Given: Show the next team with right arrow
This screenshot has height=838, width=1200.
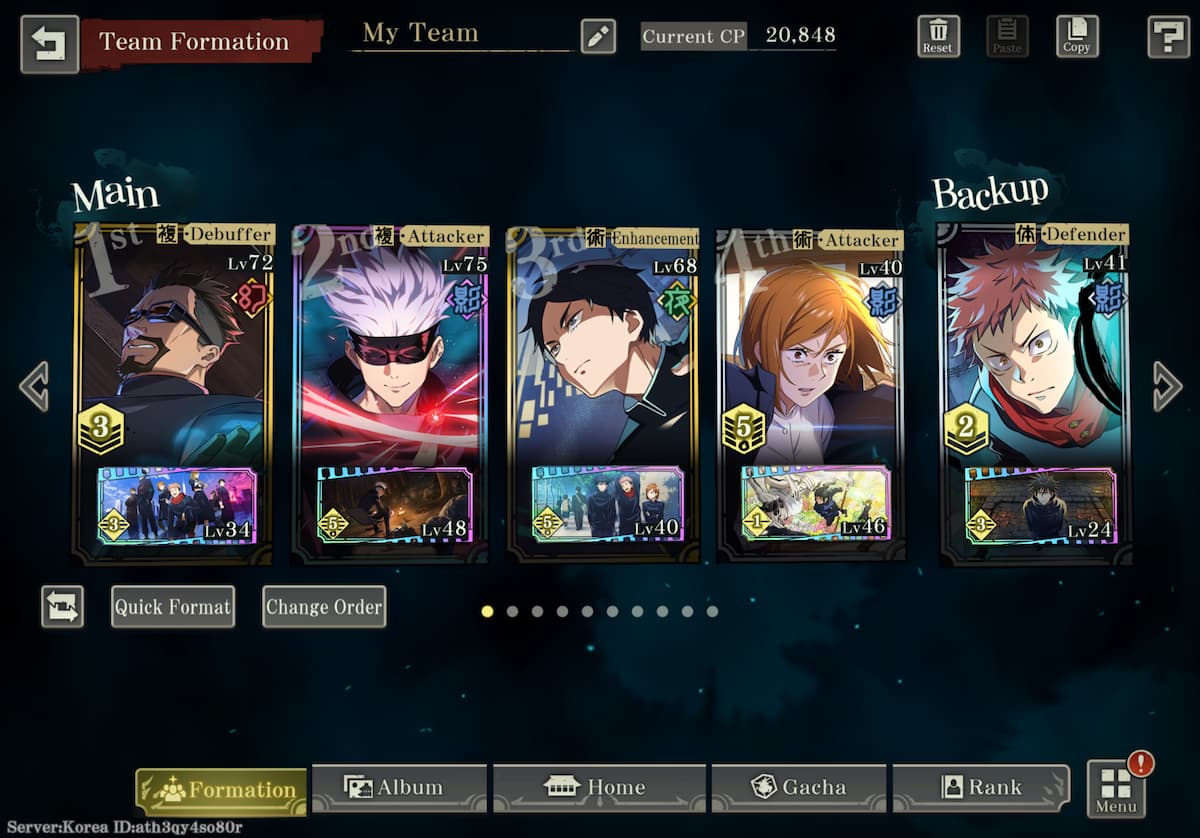Looking at the screenshot, I should point(1166,386).
